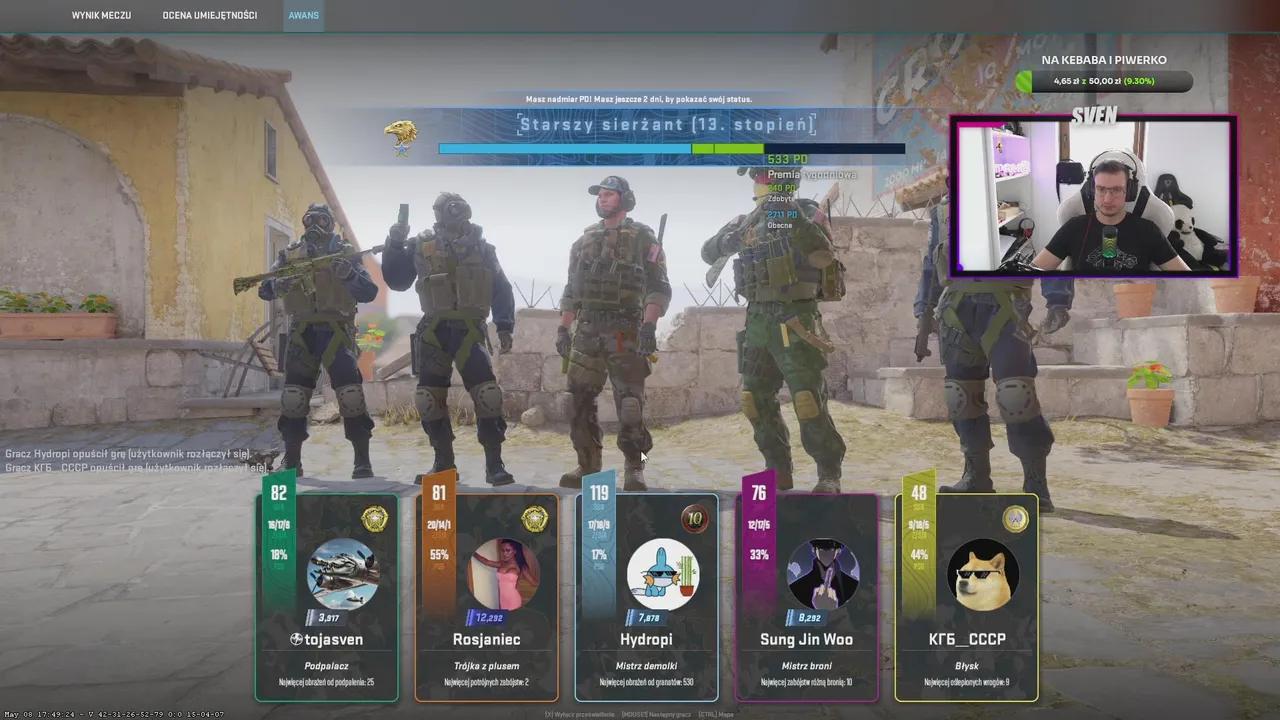The width and height of the screenshot is (1280, 720).
Task: Open the 10-year veteran coin on Hydropi's card
Action: (695, 520)
